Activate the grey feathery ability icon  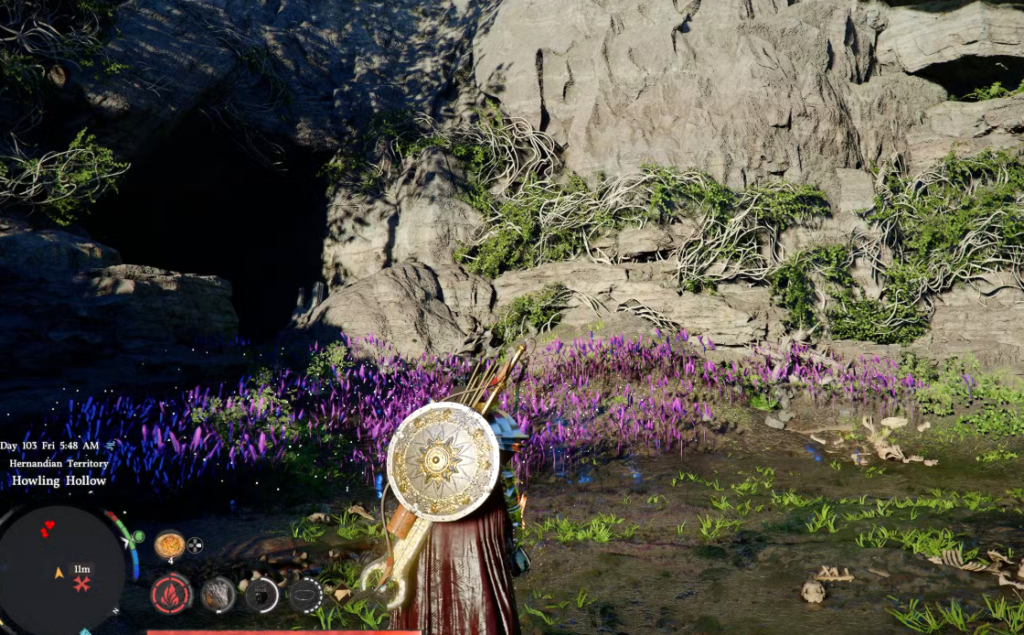pyautogui.click(x=218, y=594)
